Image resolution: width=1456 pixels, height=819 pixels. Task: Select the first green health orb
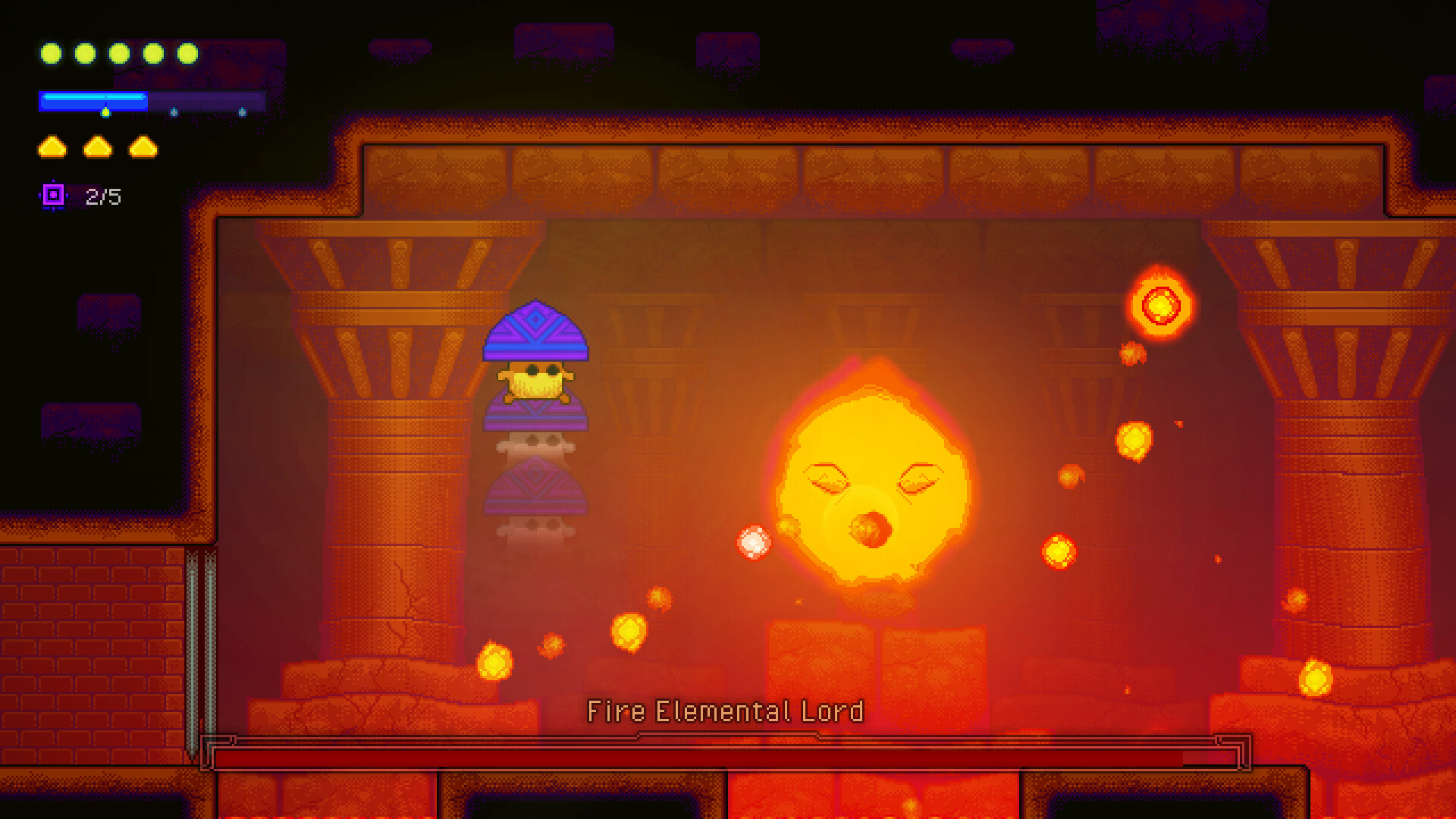pos(52,54)
